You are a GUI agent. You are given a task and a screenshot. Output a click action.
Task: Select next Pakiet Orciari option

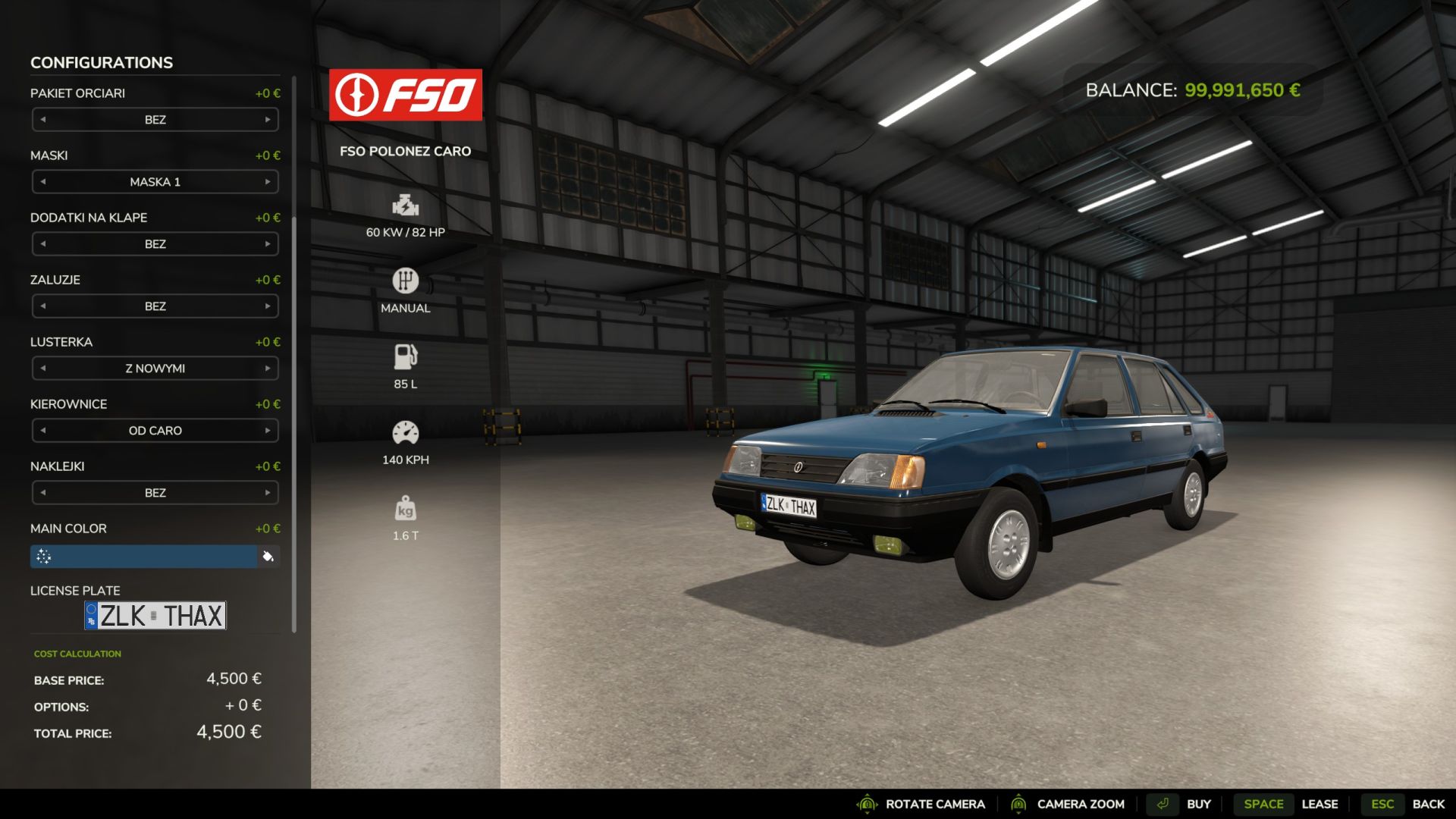268,120
